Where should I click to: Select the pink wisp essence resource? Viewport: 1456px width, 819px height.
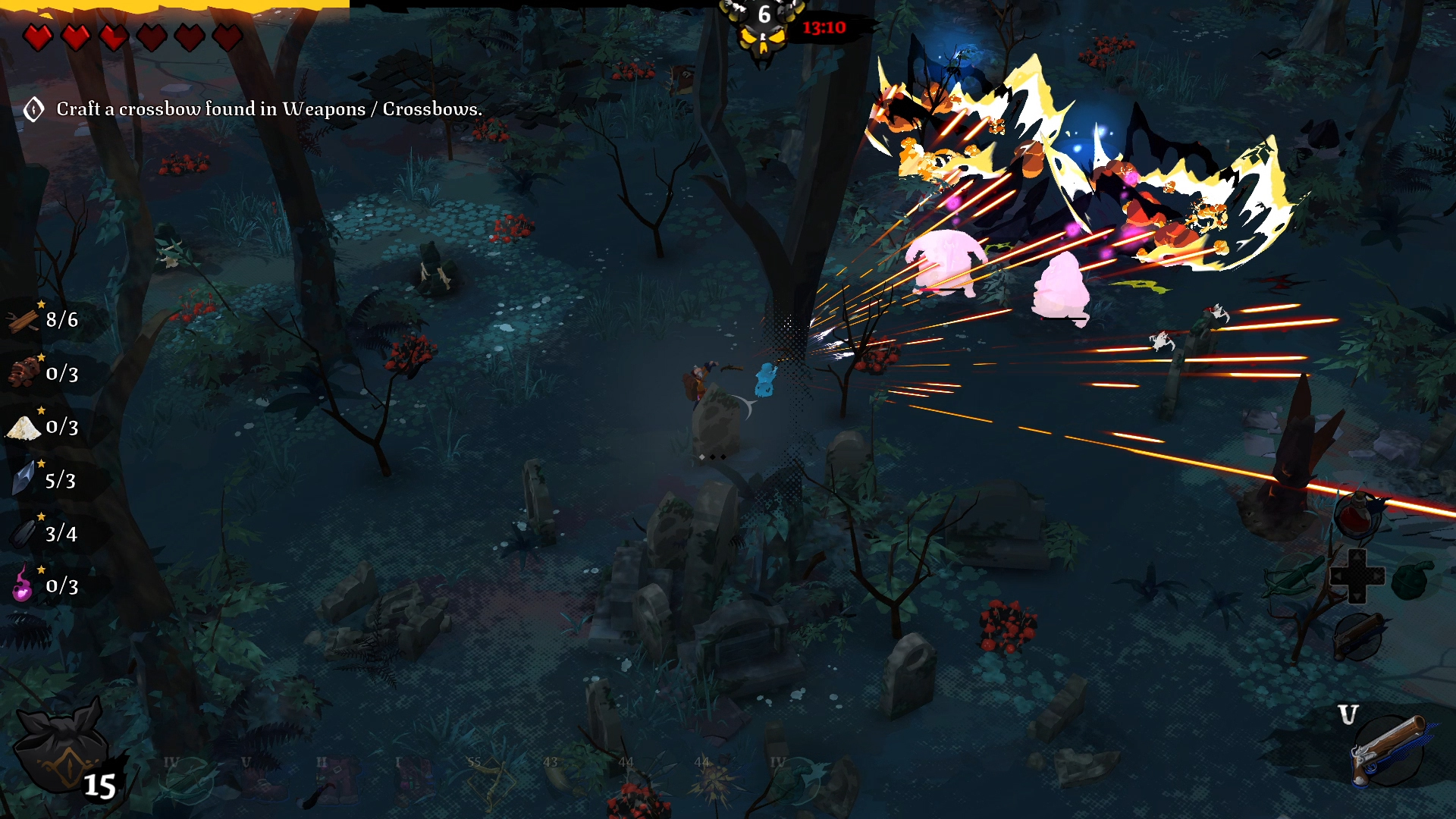click(23, 585)
